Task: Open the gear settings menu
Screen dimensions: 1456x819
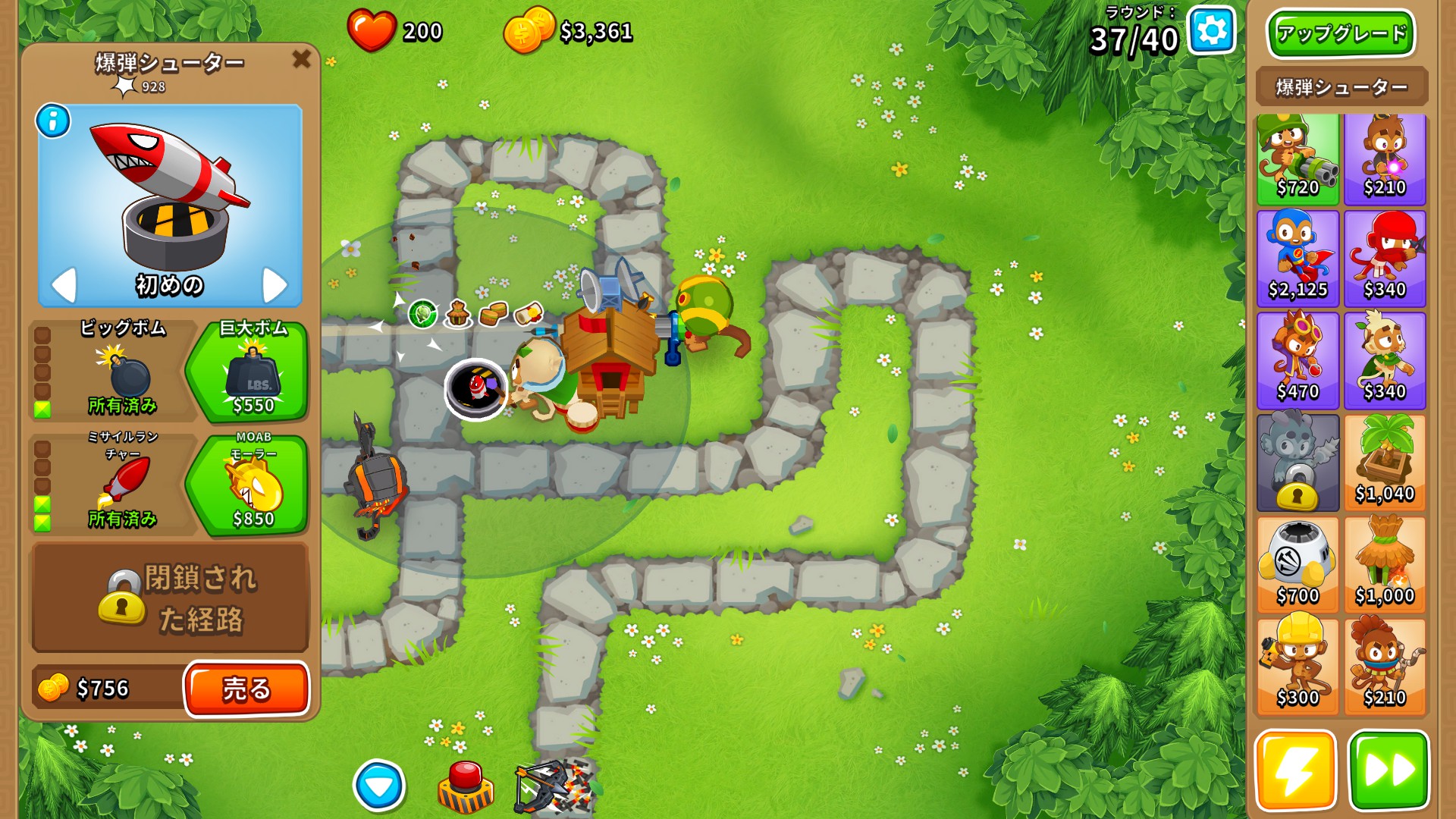Action: point(1211,31)
